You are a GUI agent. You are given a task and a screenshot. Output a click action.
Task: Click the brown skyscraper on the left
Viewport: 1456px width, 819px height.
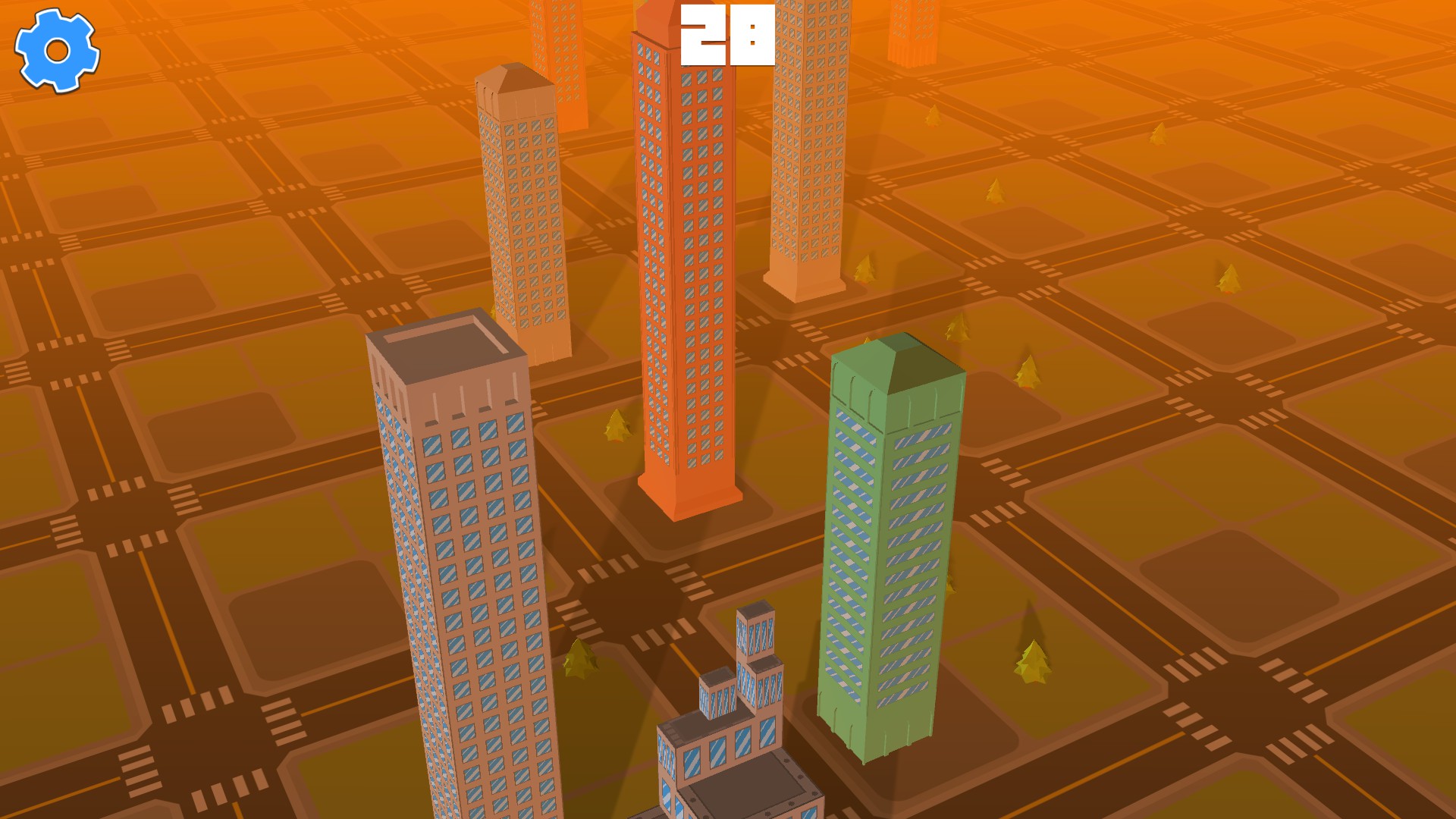pyautogui.click(x=455, y=569)
